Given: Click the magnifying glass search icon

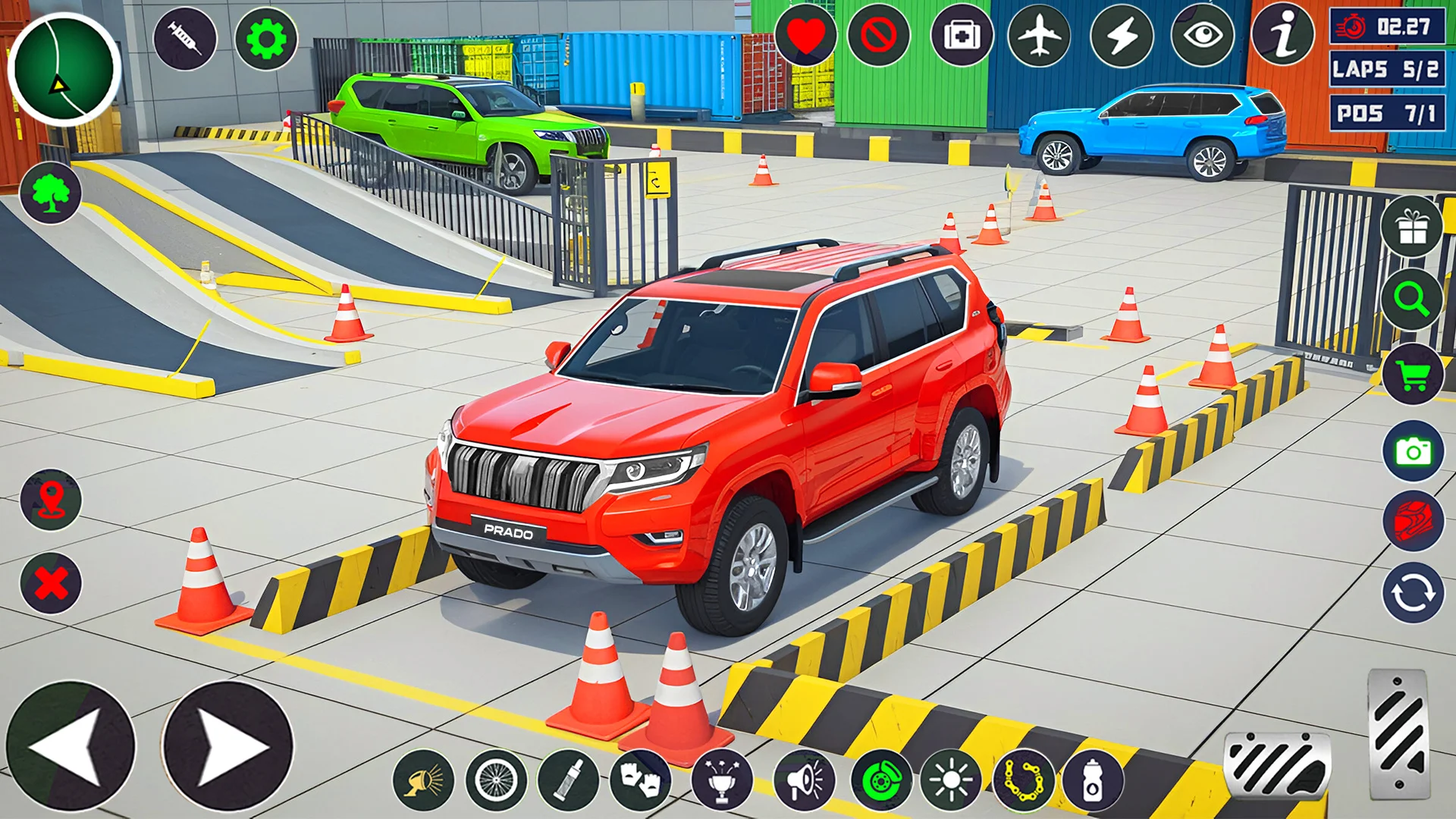Looking at the screenshot, I should click(1411, 300).
